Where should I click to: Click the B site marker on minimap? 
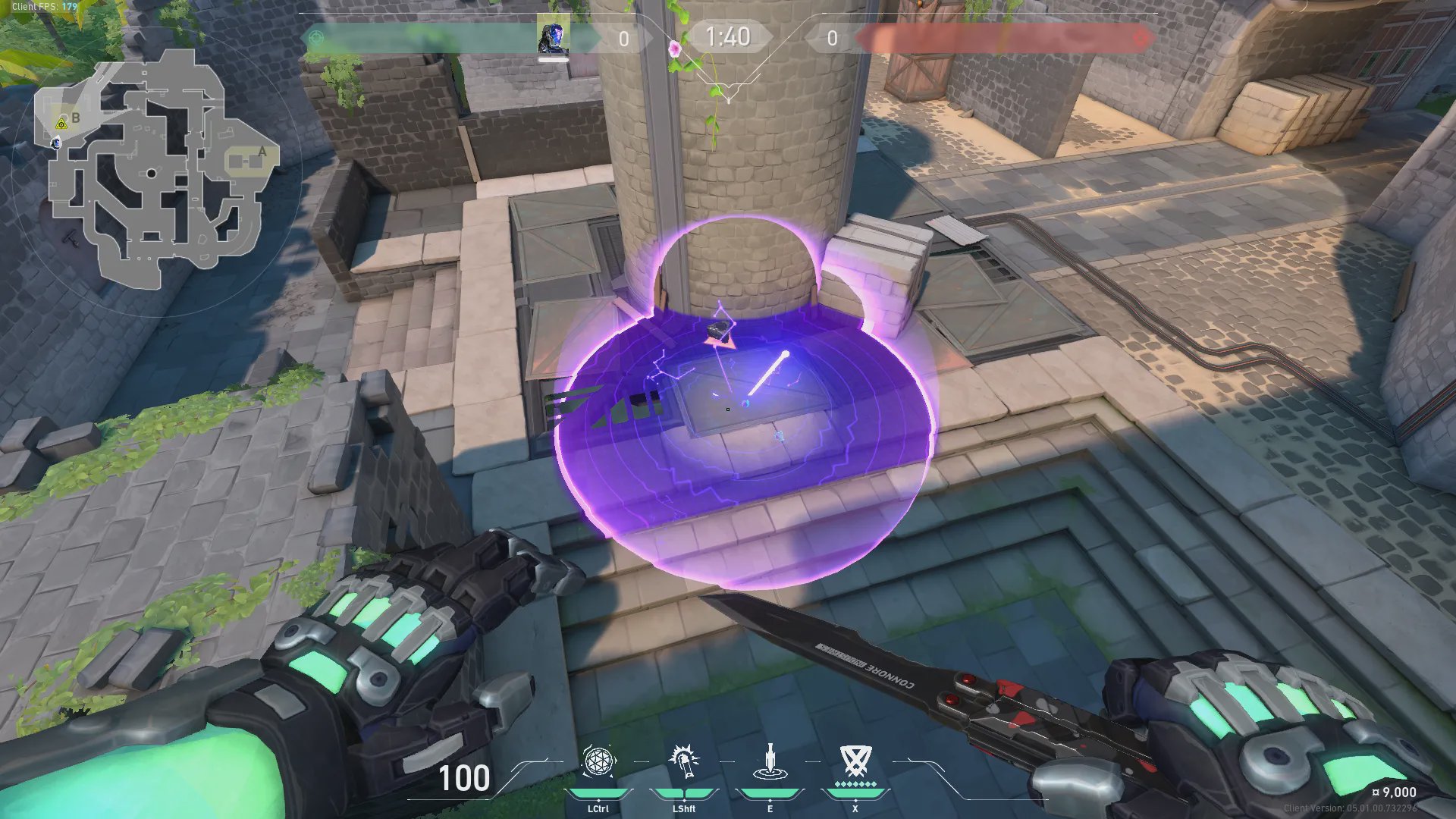pos(75,118)
